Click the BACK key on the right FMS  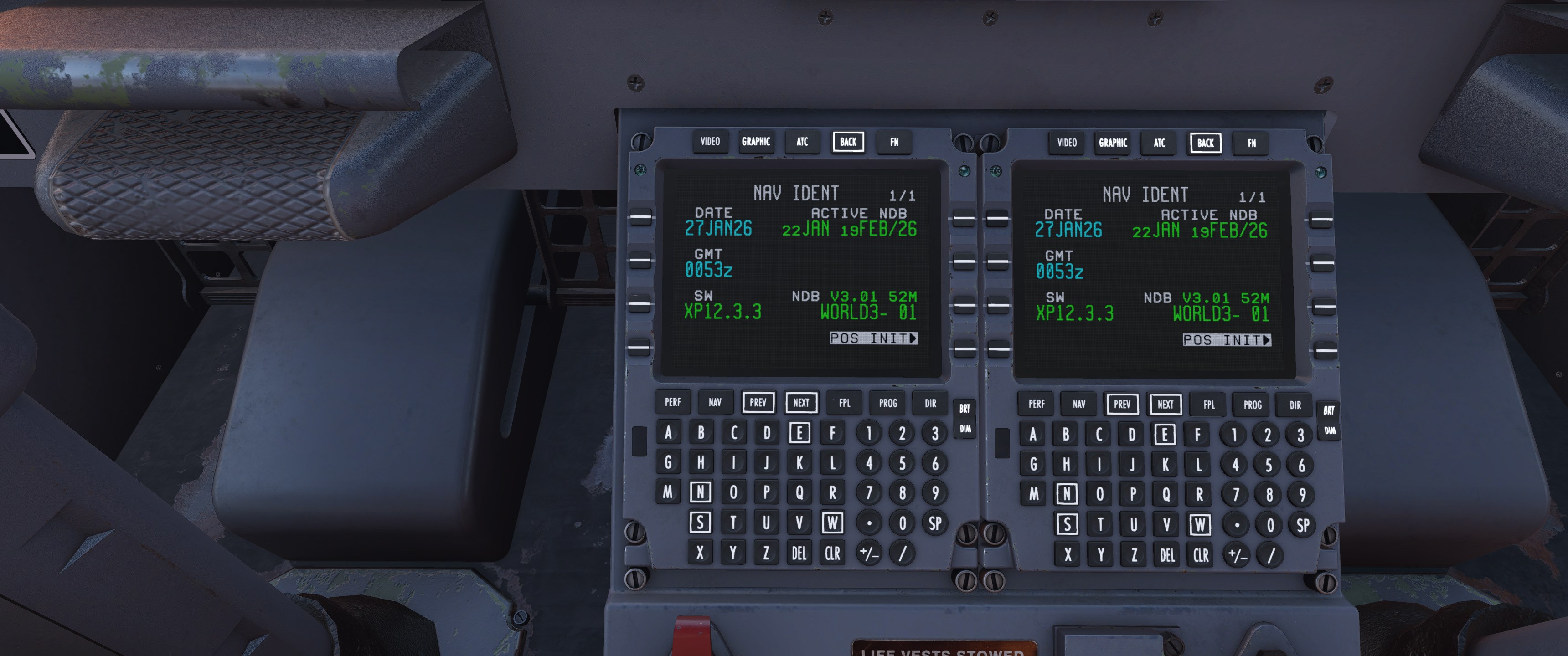(1205, 143)
